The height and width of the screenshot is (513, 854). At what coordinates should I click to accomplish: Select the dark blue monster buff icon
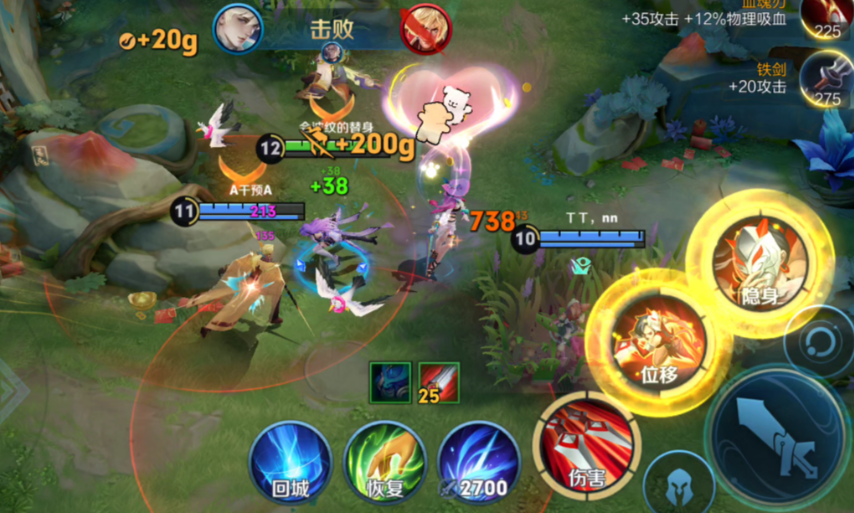390,382
